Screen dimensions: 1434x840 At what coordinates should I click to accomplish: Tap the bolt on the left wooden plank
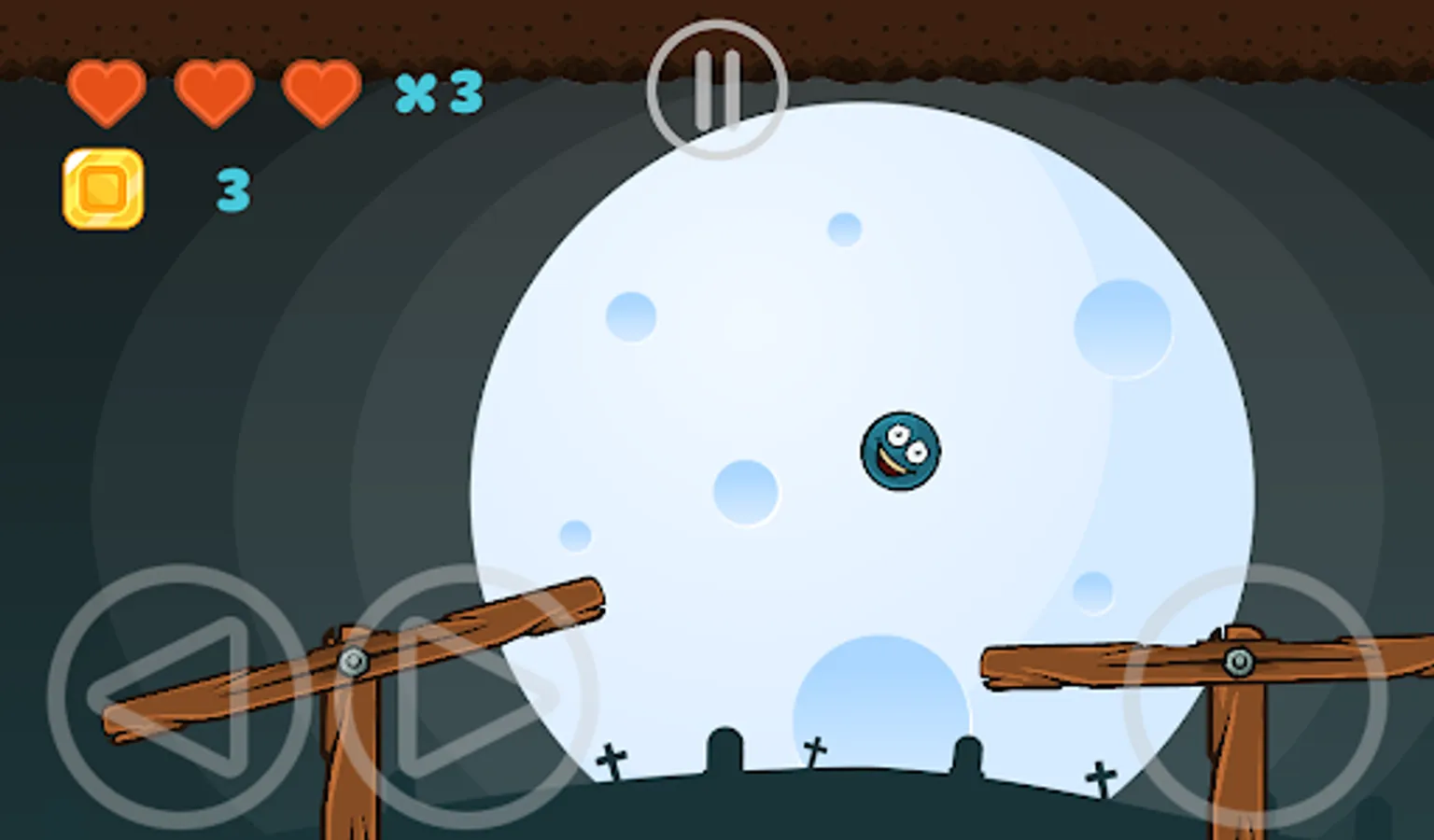(353, 662)
